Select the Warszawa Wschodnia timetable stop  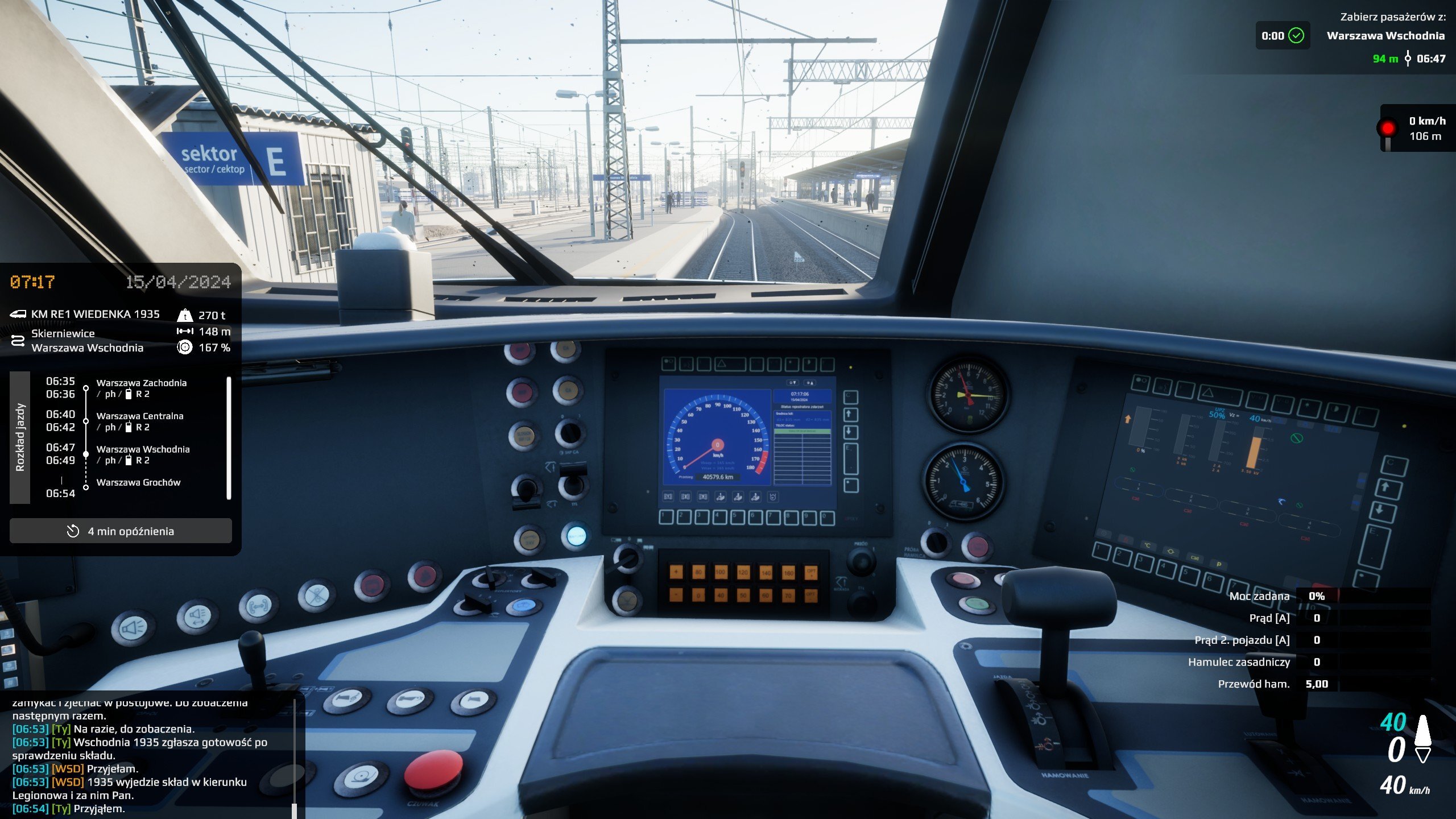pyautogui.click(x=143, y=449)
